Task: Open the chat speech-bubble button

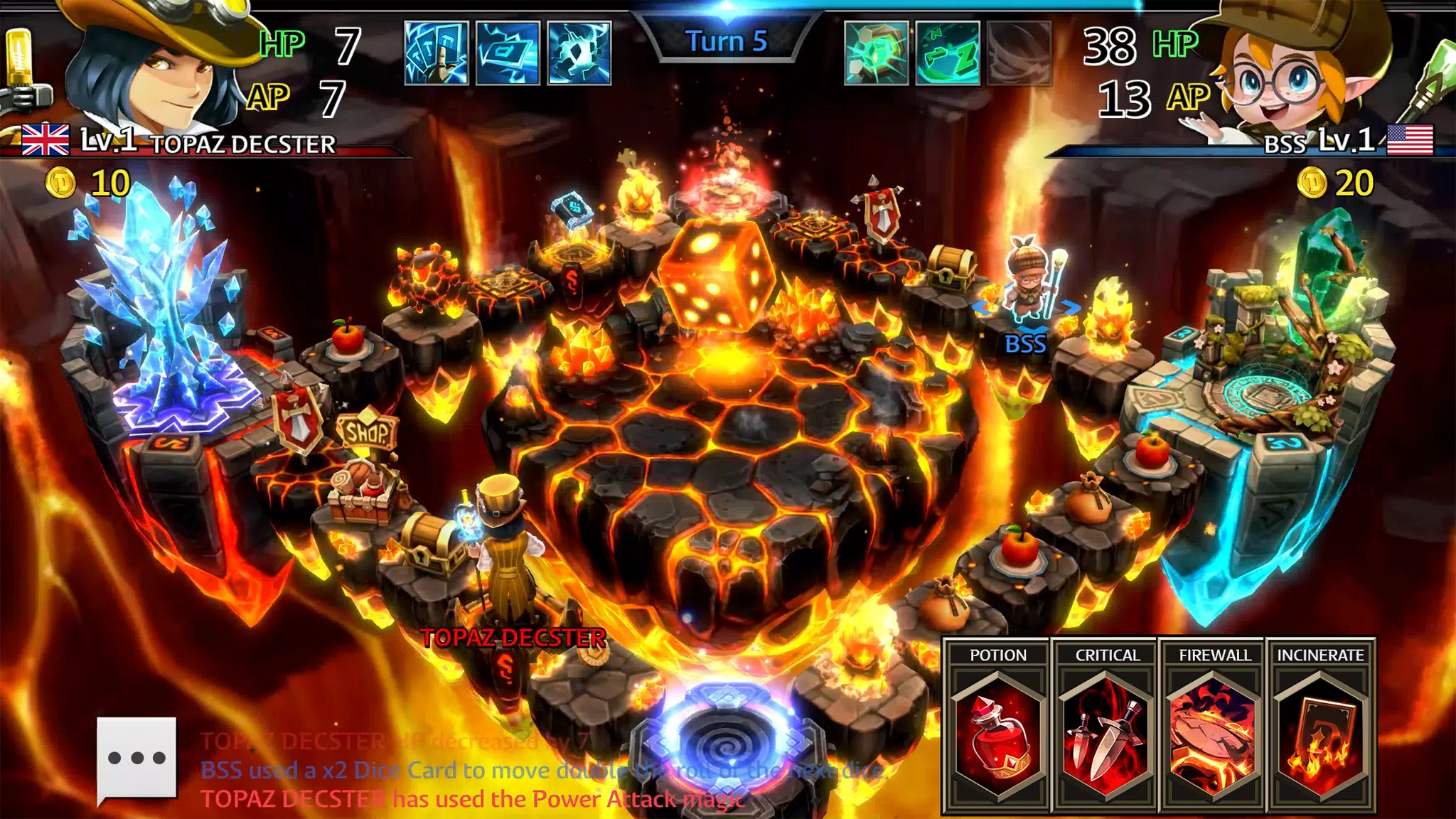Action: 136,759
